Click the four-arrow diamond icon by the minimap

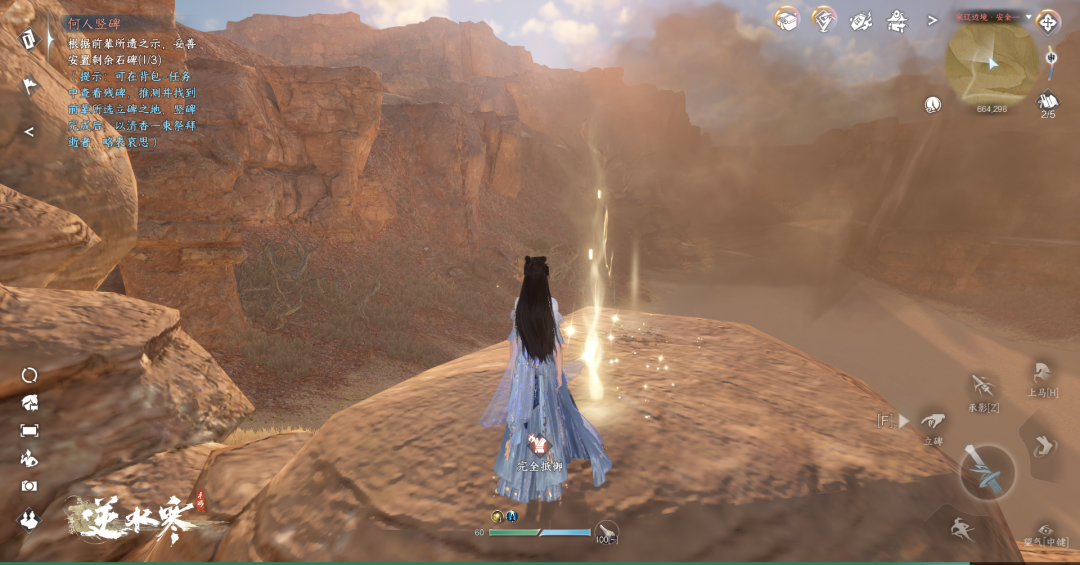pos(1048,20)
